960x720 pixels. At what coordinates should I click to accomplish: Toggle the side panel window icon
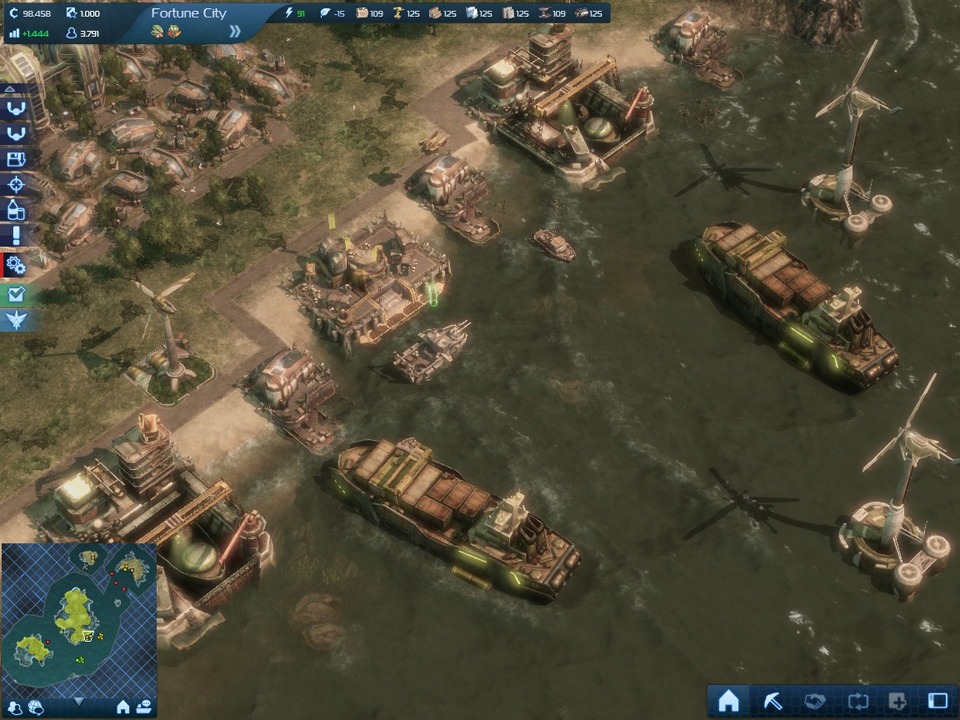pos(938,700)
